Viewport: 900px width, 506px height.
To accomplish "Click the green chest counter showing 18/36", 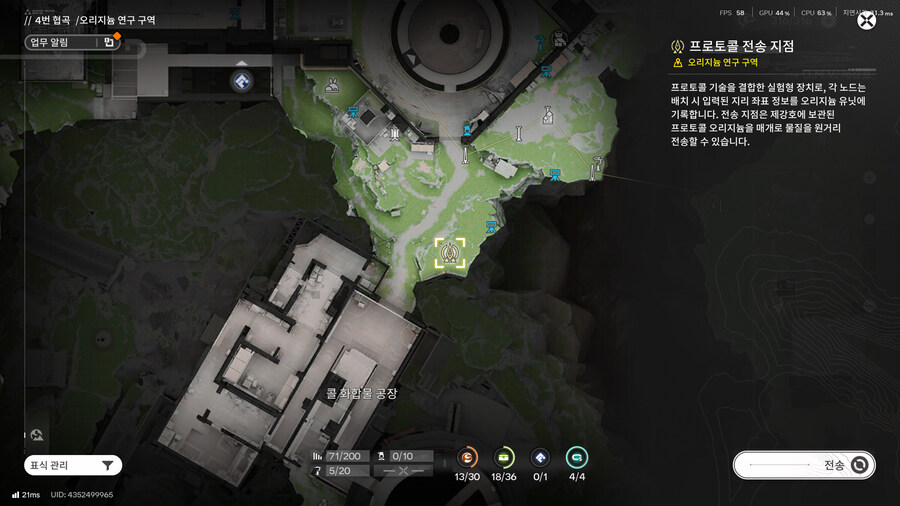I will 504,458.
